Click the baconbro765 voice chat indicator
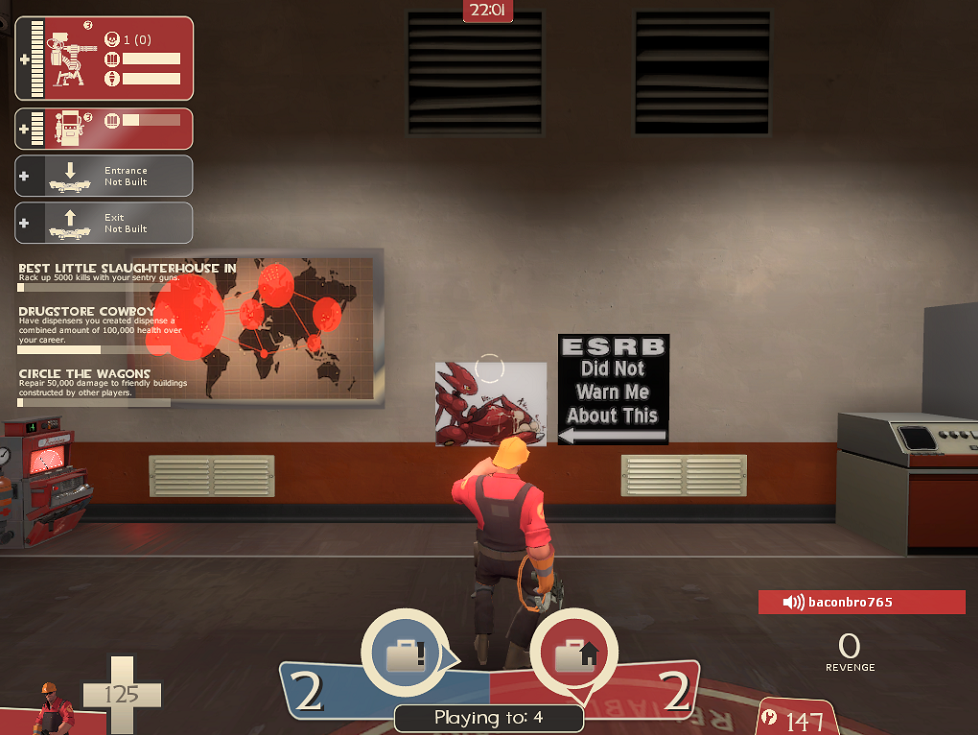The width and height of the screenshot is (978, 735). [x=861, y=602]
